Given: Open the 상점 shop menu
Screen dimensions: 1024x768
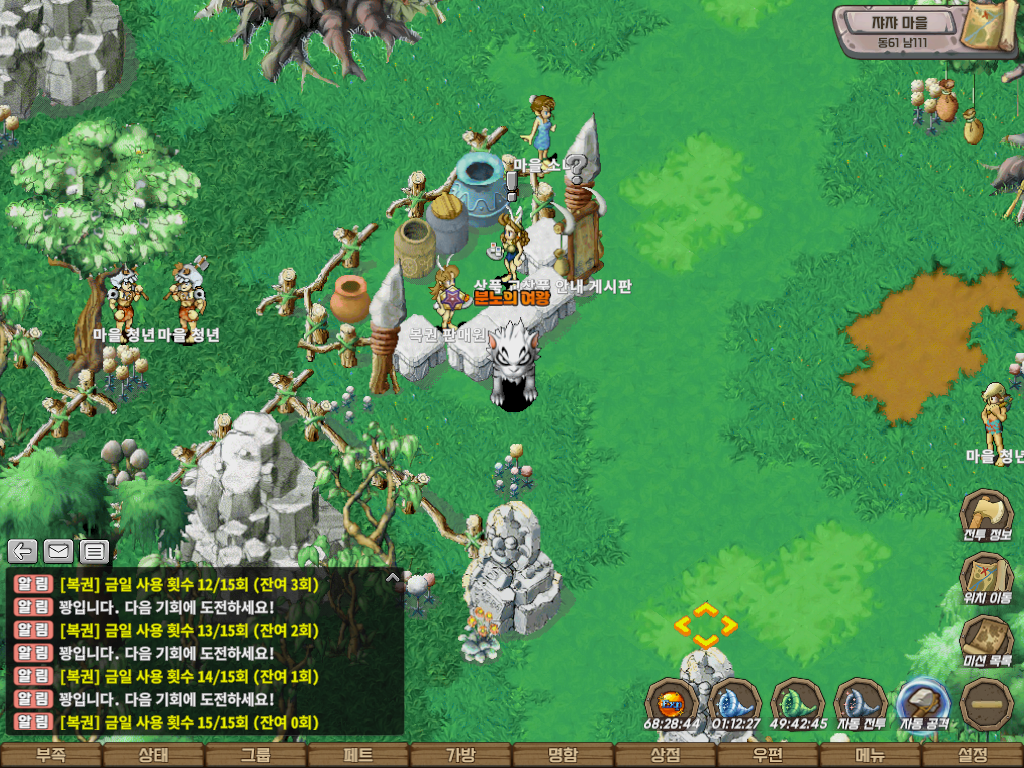Looking at the screenshot, I should (x=665, y=756).
